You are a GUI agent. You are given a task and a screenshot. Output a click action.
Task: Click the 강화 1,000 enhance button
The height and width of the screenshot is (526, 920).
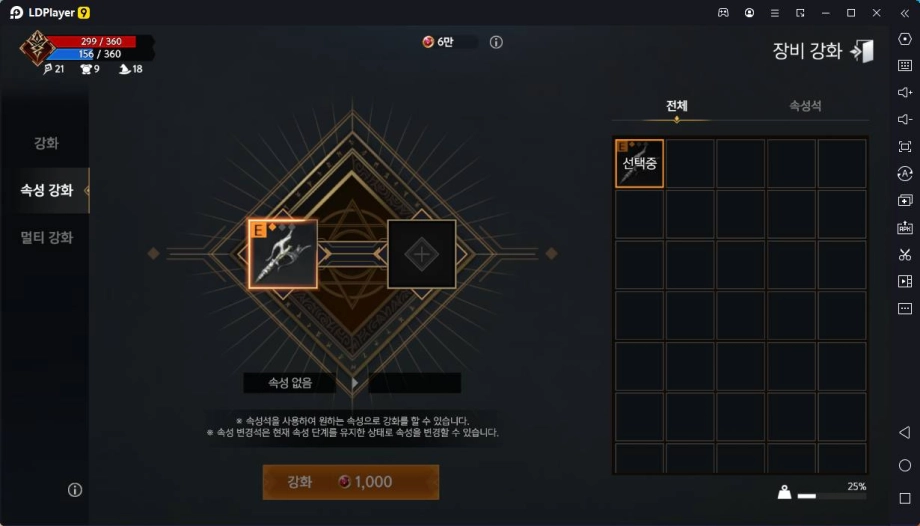[x=350, y=482]
